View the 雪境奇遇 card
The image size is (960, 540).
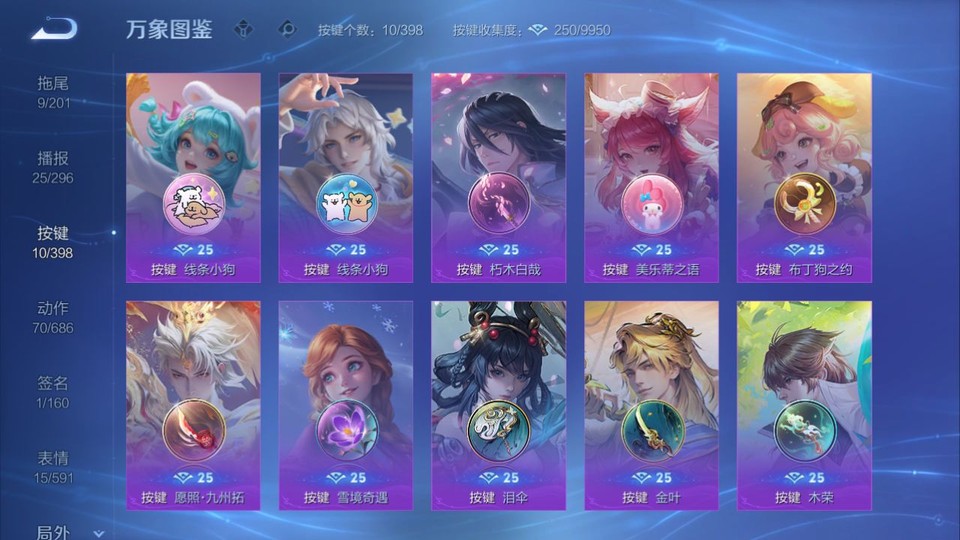pyautogui.click(x=345, y=405)
